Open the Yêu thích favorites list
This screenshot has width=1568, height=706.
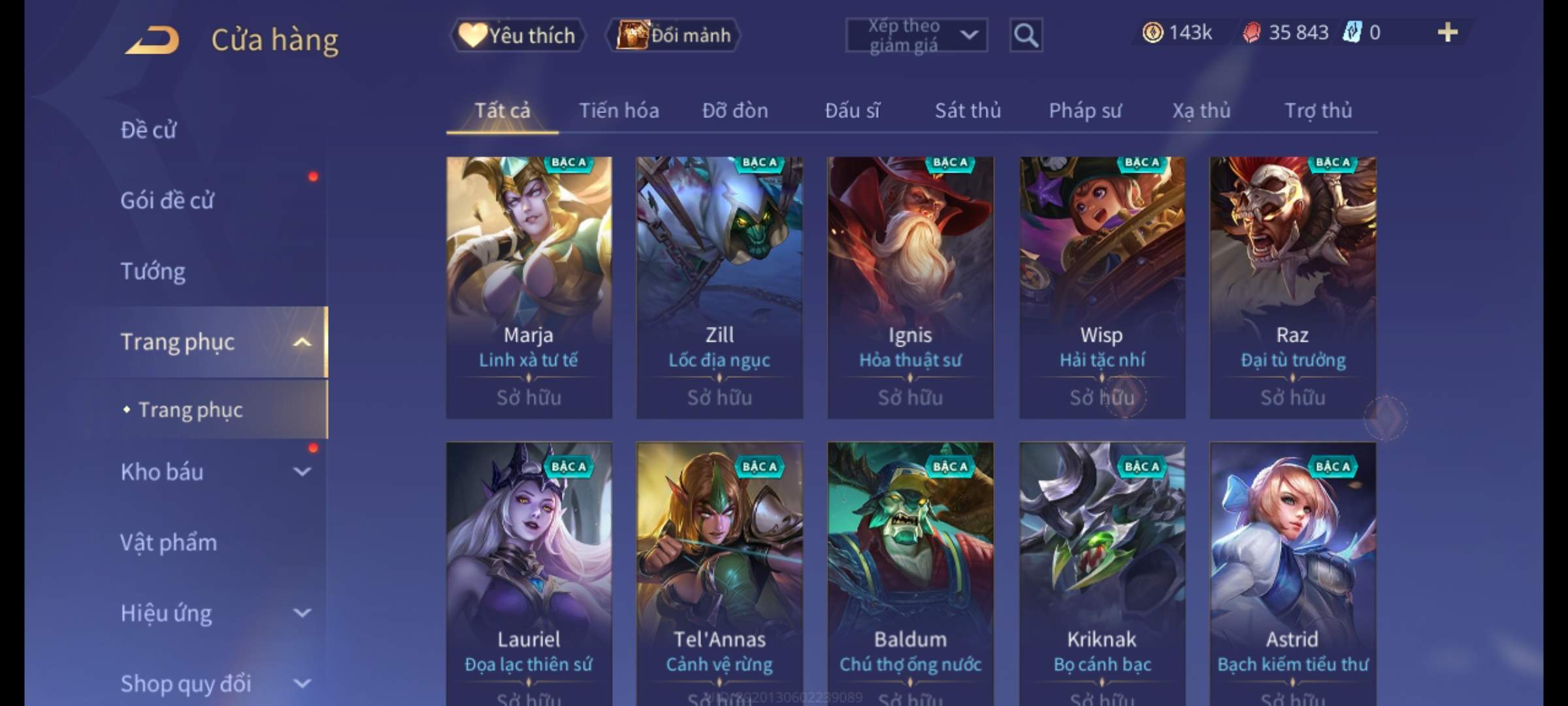pos(517,35)
